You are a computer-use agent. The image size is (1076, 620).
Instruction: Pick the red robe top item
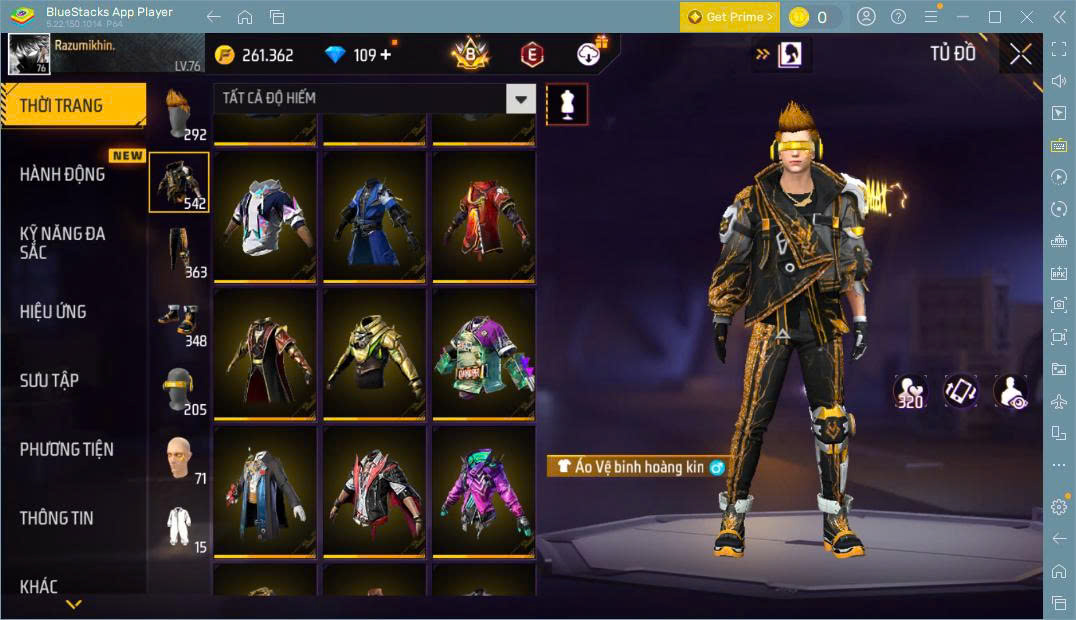click(x=483, y=215)
